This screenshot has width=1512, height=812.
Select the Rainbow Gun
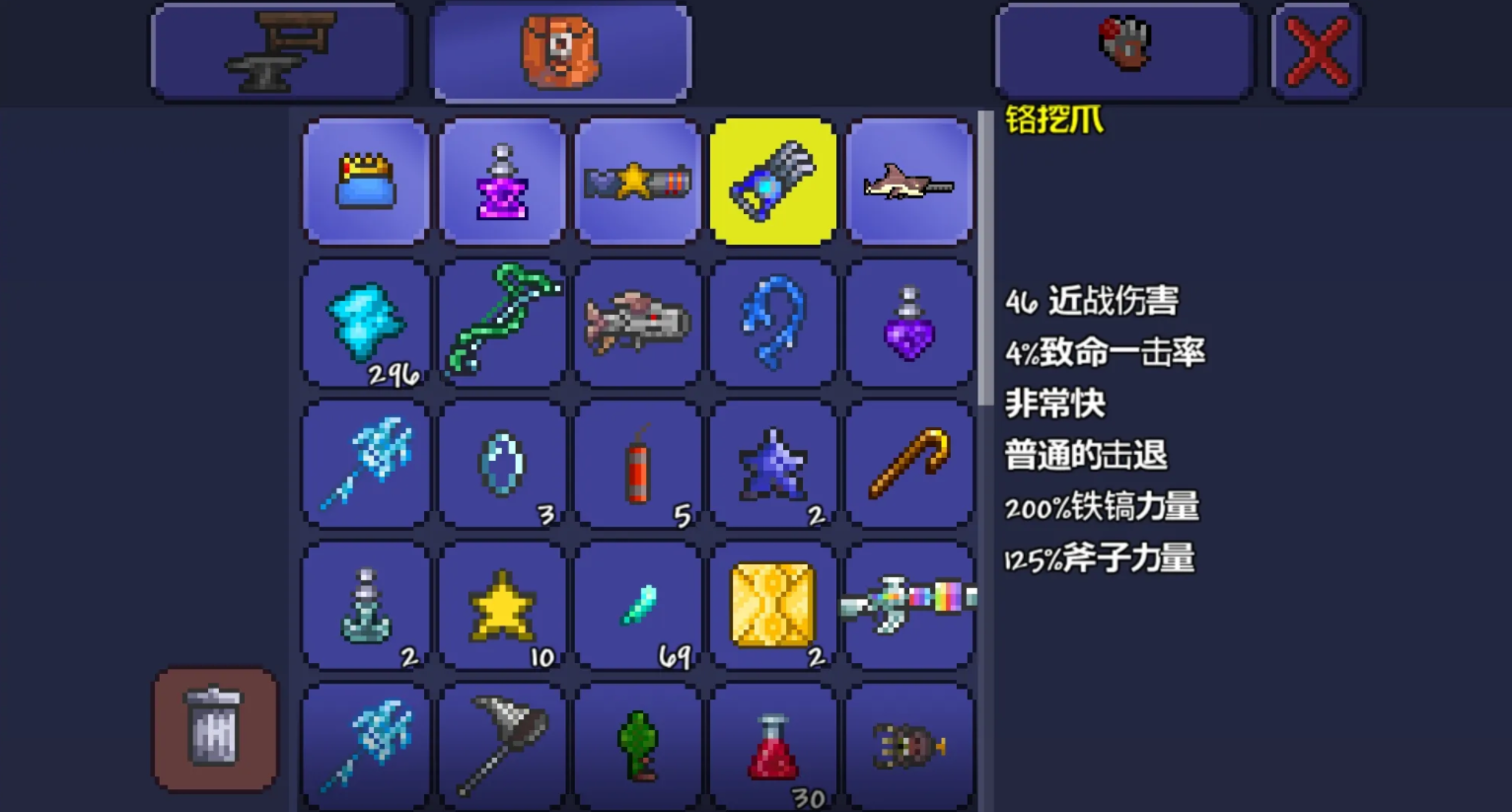click(x=909, y=605)
